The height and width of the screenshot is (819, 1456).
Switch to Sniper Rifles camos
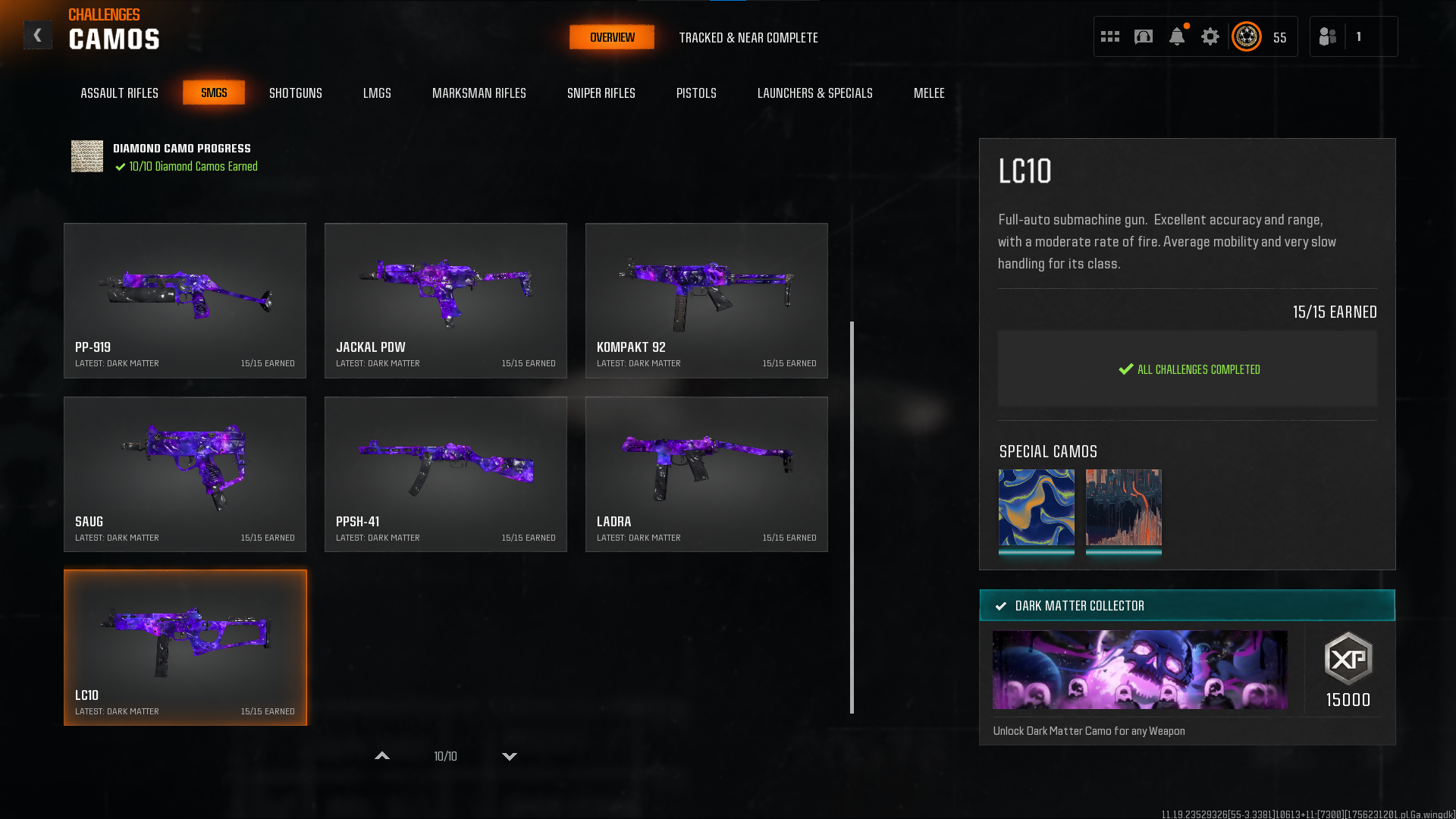coord(601,93)
